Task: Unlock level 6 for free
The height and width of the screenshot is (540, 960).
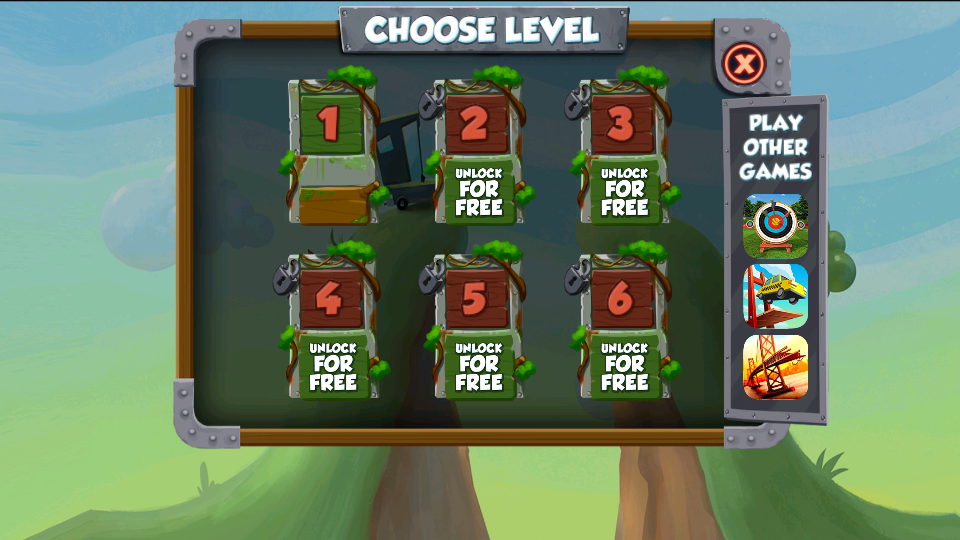Action: 625,367
